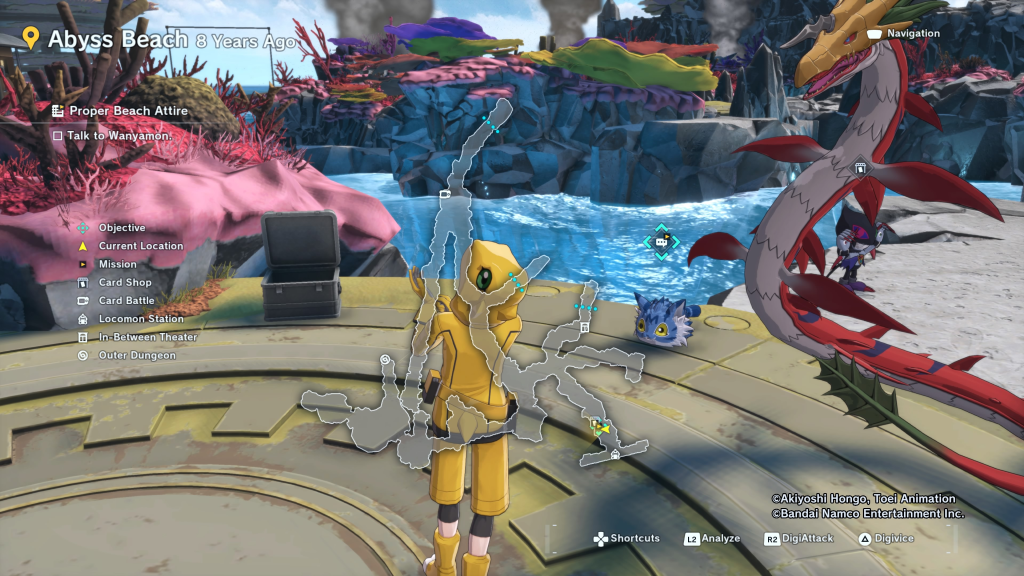The image size is (1024, 576).
Task: Select the Objective legend entry
Action: click(x=122, y=228)
